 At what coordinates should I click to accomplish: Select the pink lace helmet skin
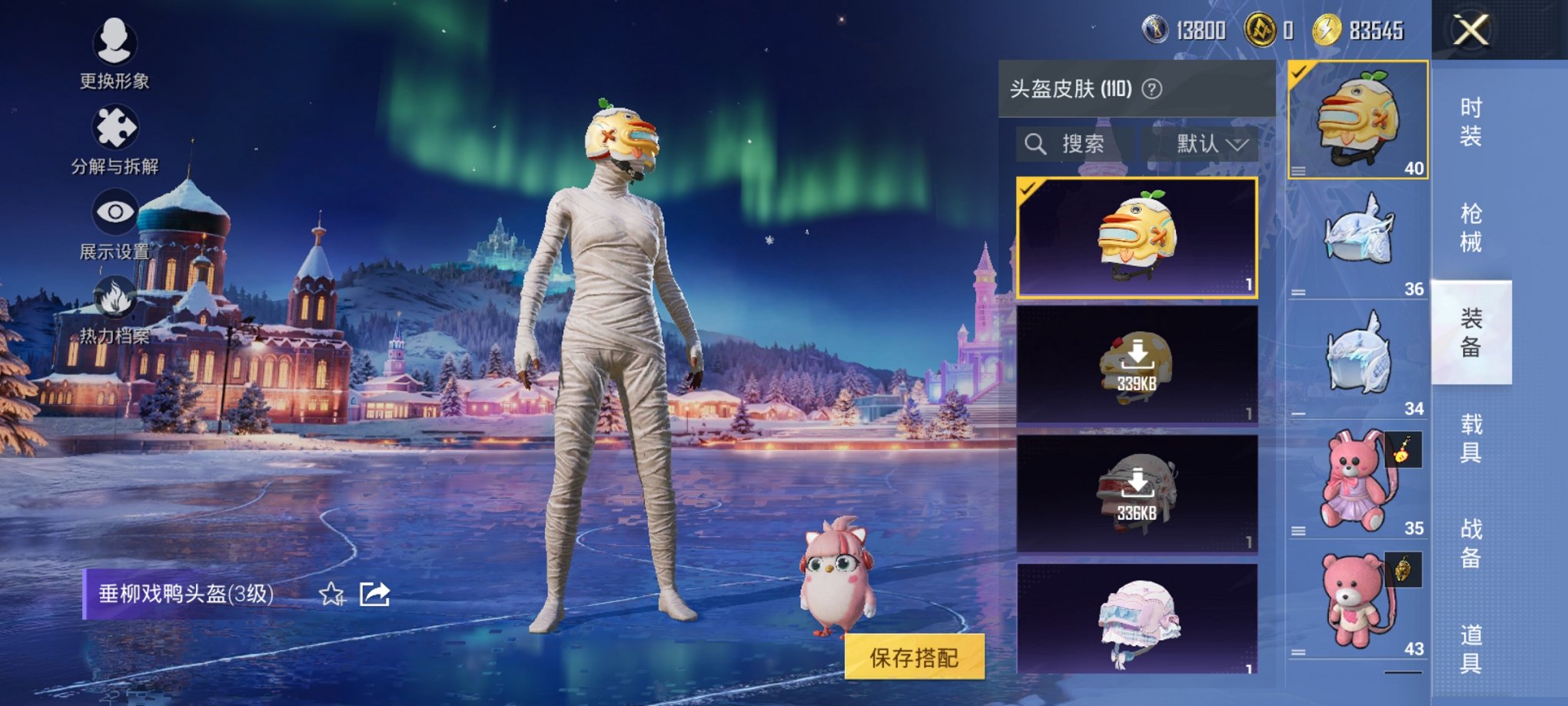coord(1136,620)
